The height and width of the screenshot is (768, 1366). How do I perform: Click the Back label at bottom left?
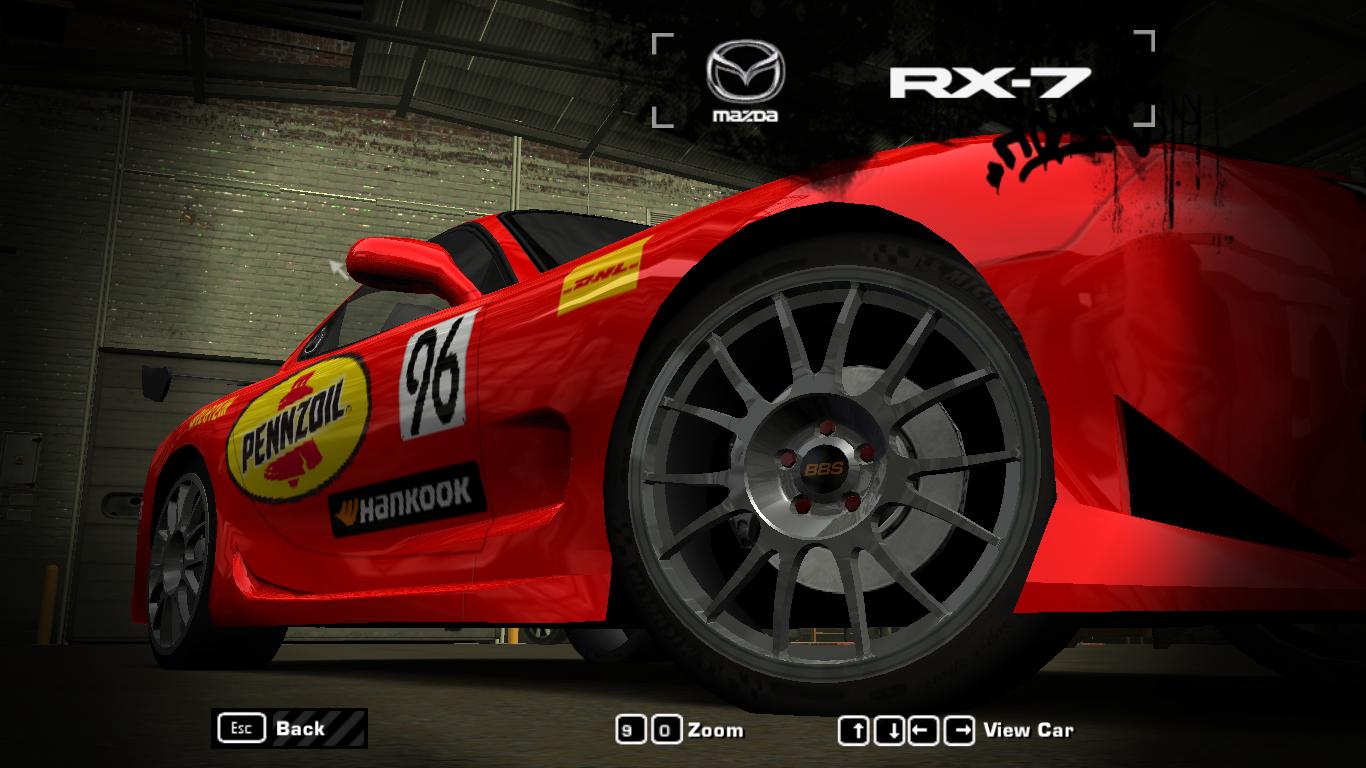(x=299, y=729)
